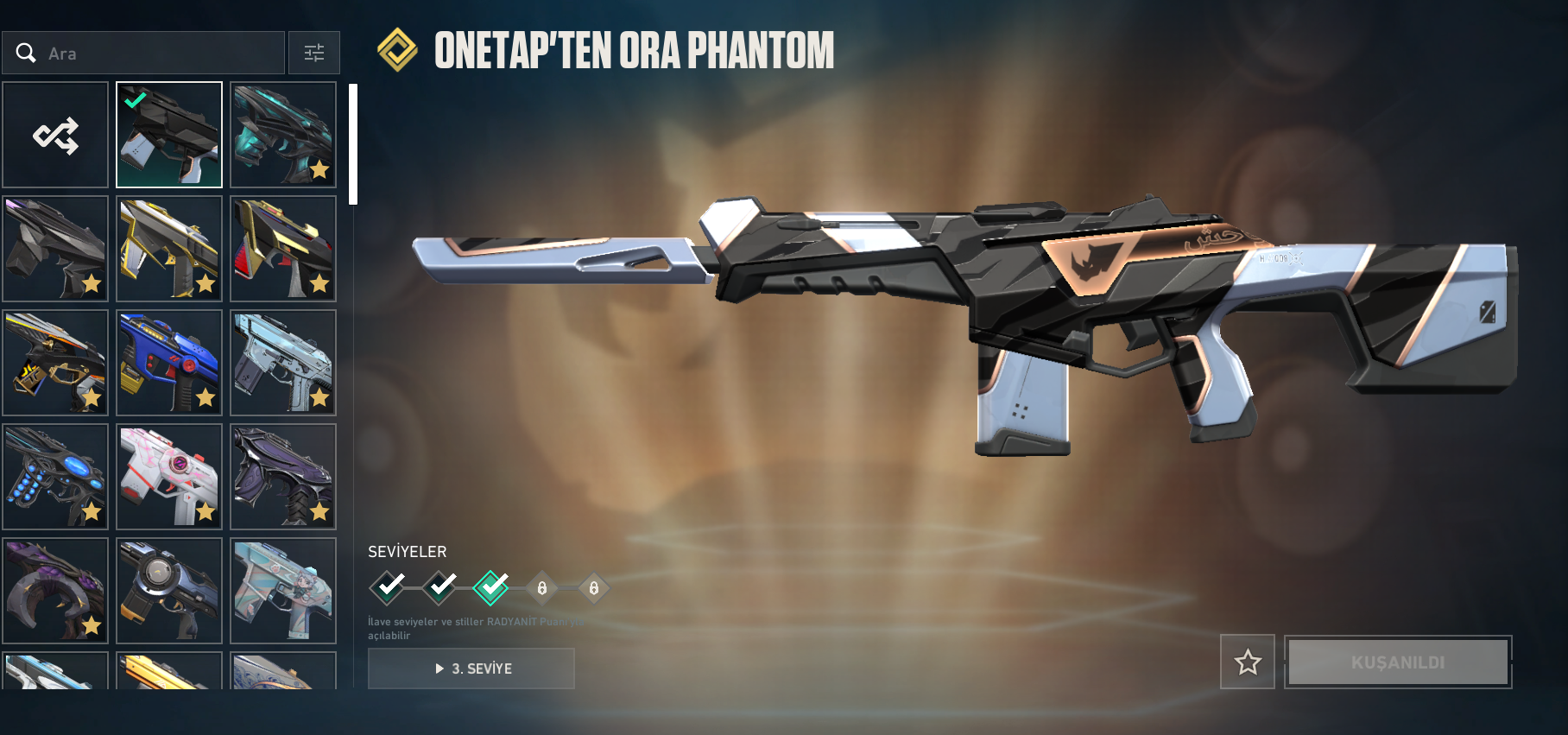Viewport: 1568px width, 735px height.
Task: Select the highlighted third skin level
Action: click(491, 587)
